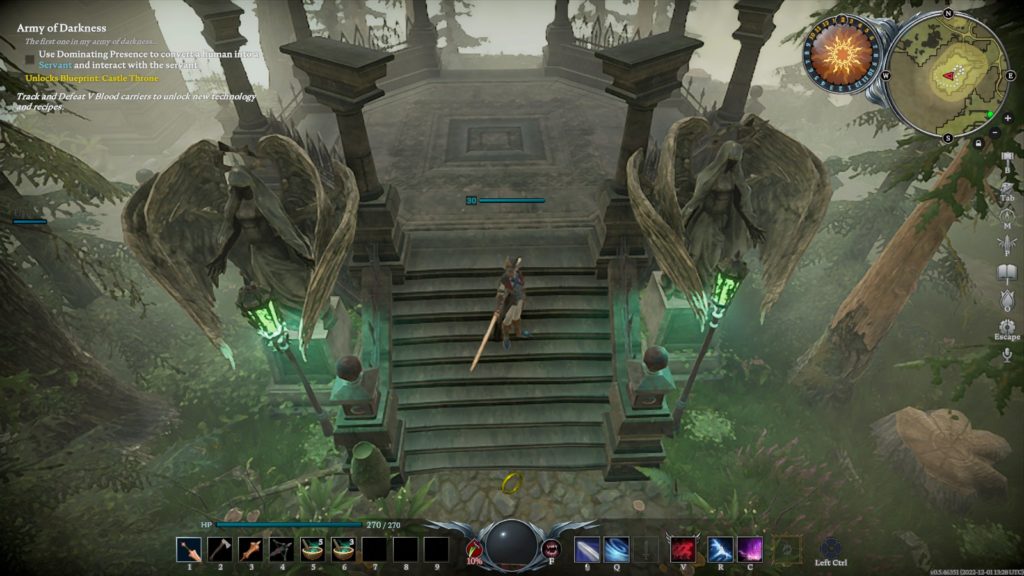Screen dimensions: 1024x576
Task: Click the Army of Darkness quest tracker
Action: pos(60,28)
